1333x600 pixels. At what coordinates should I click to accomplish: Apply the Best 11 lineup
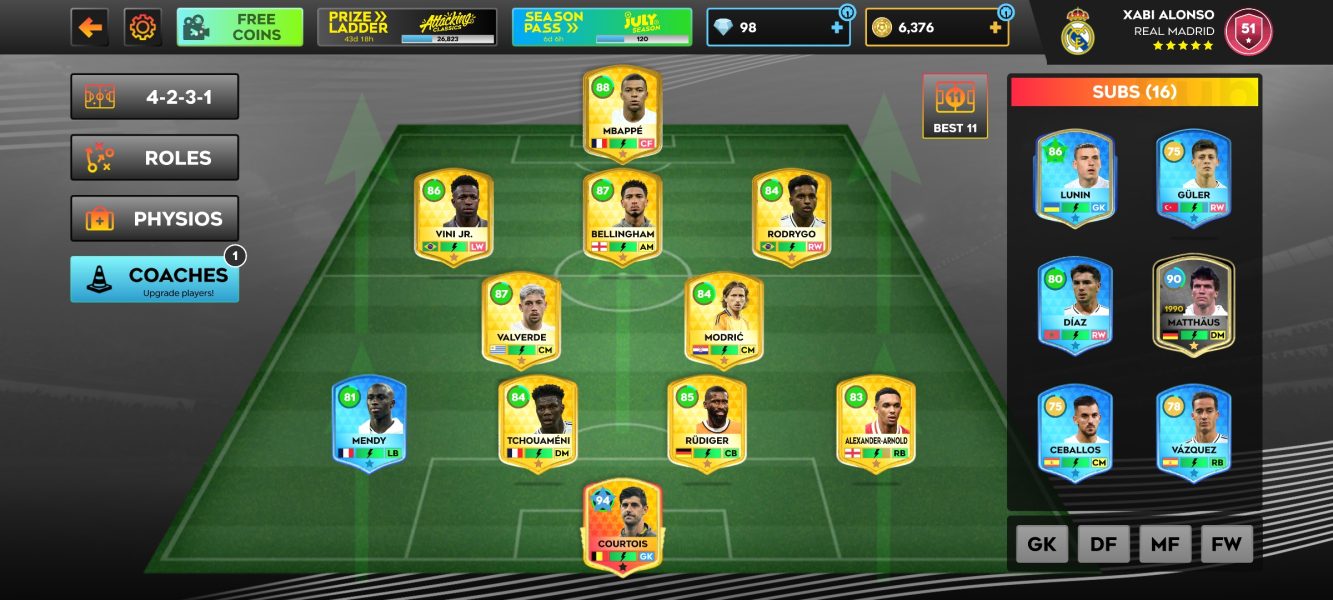coord(954,106)
